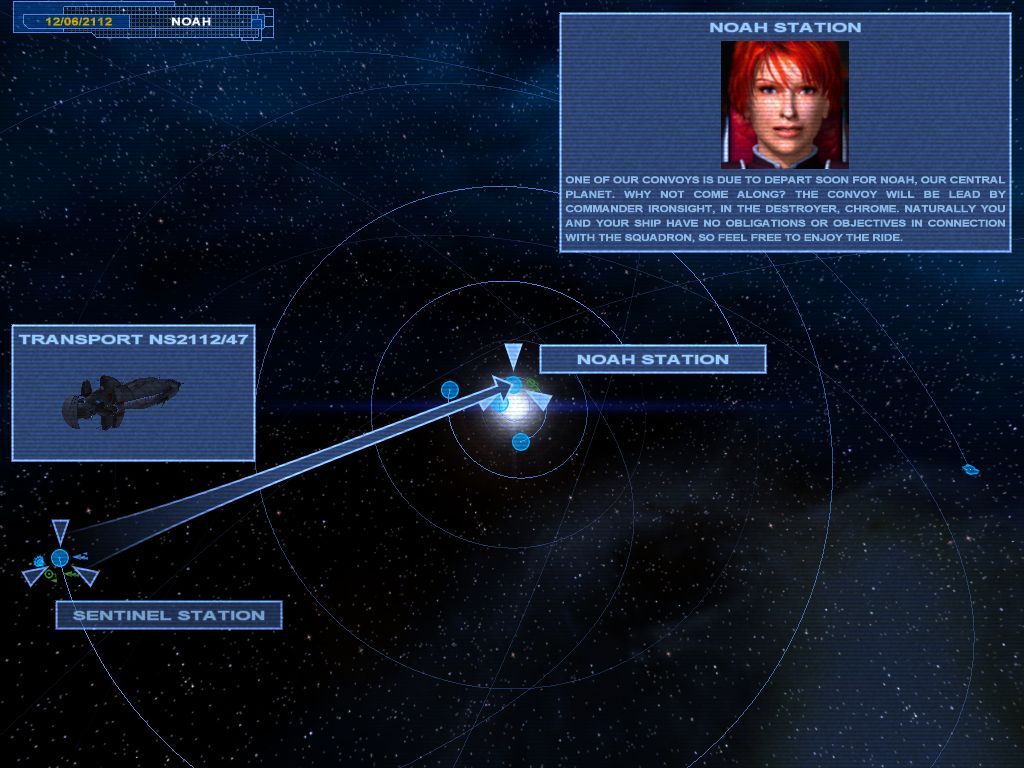
Task: Click the Noah Station briefing text
Action: point(785,209)
